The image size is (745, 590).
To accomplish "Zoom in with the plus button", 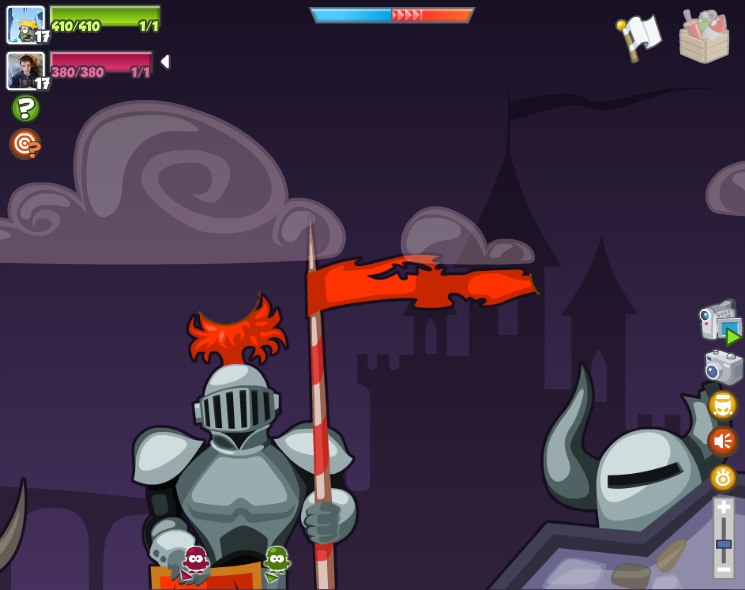I will tap(723, 508).
